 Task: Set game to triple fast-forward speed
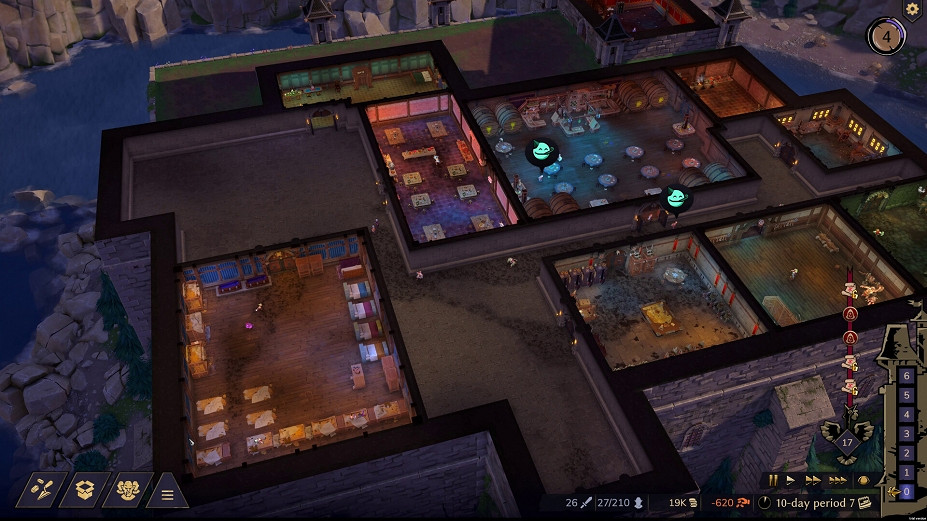click(837, 481)
